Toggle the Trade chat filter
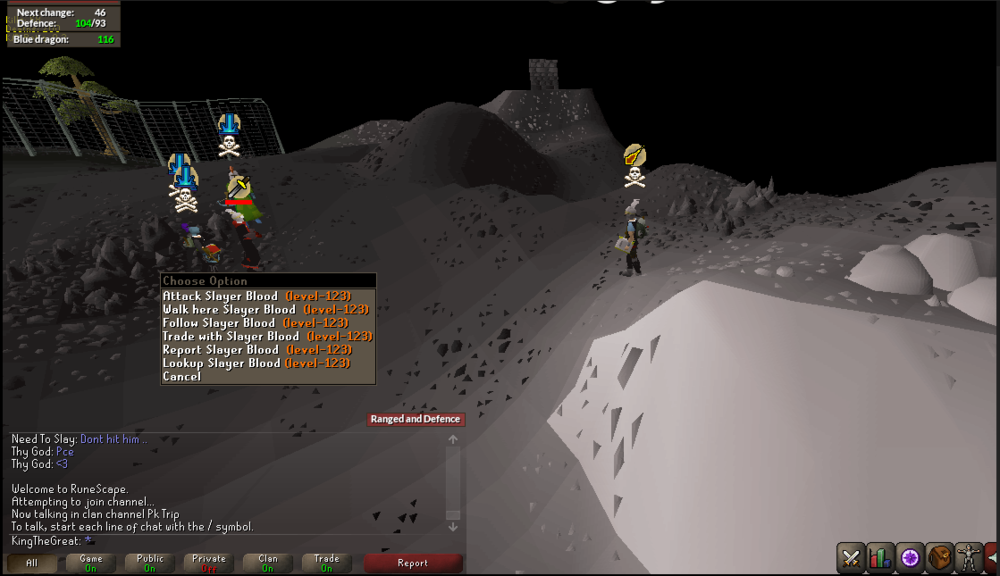The width and height of the screenshot is (1000, 576). [x=327, y=563]
